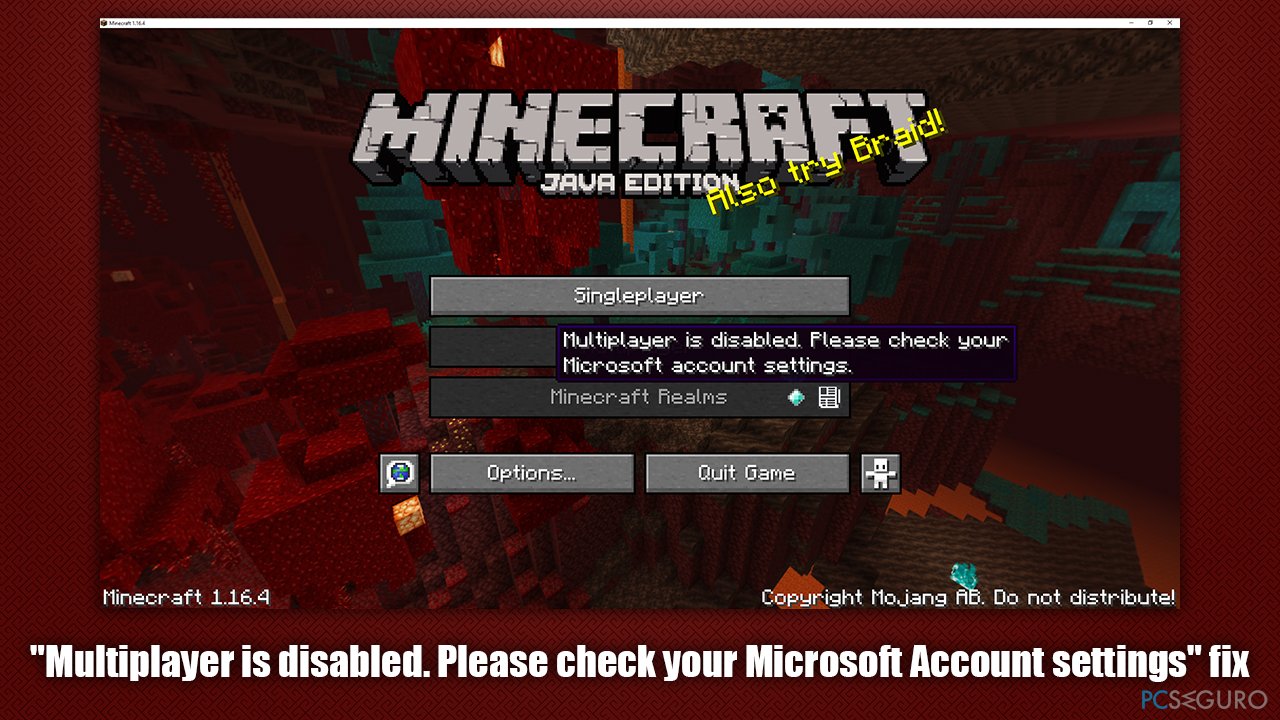Select the Accessibility Settings skeleton icon
Screen dimensions: 1280x720
click(881, 472)
